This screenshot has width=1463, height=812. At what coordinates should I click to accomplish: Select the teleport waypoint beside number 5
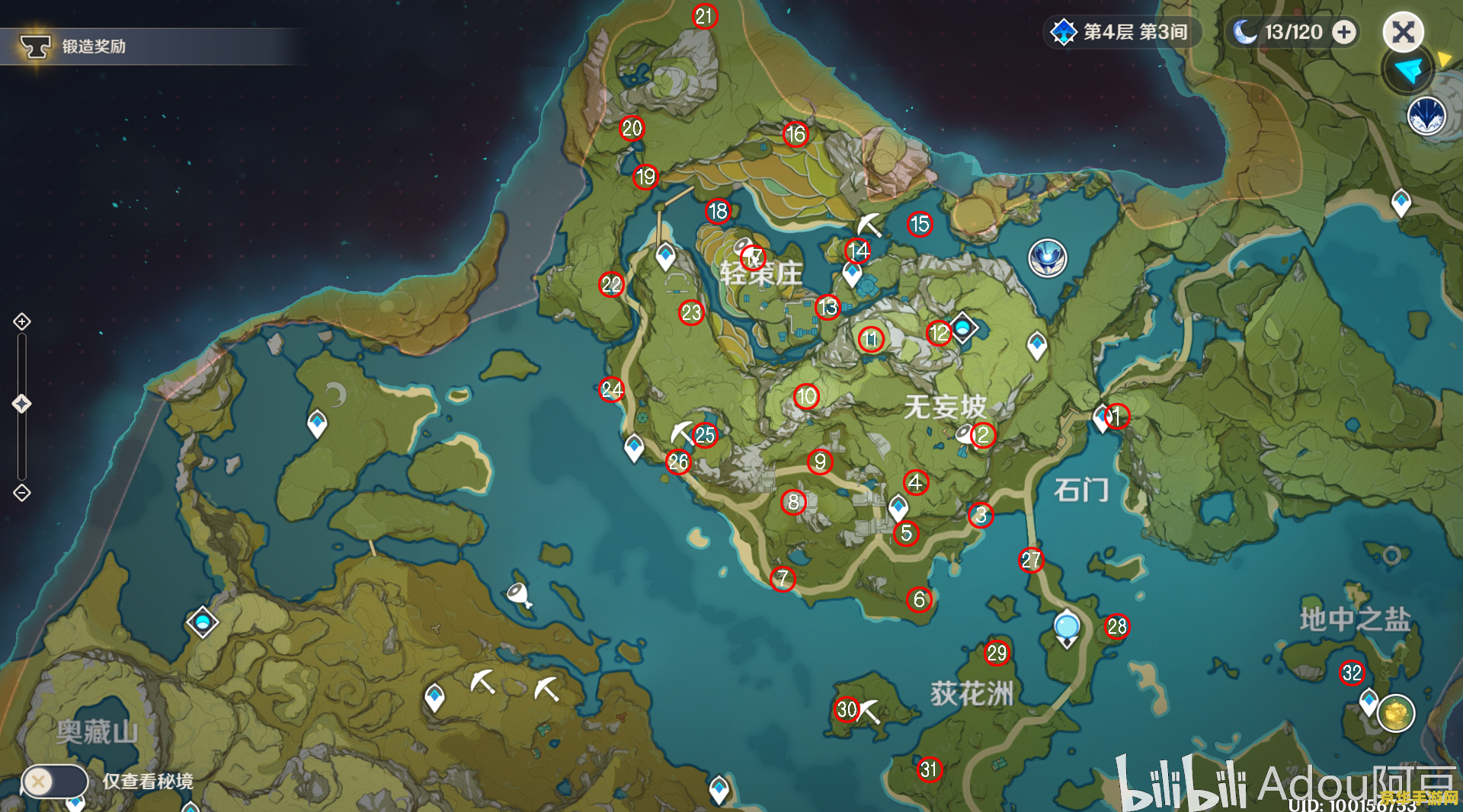[x=898, y=506]
